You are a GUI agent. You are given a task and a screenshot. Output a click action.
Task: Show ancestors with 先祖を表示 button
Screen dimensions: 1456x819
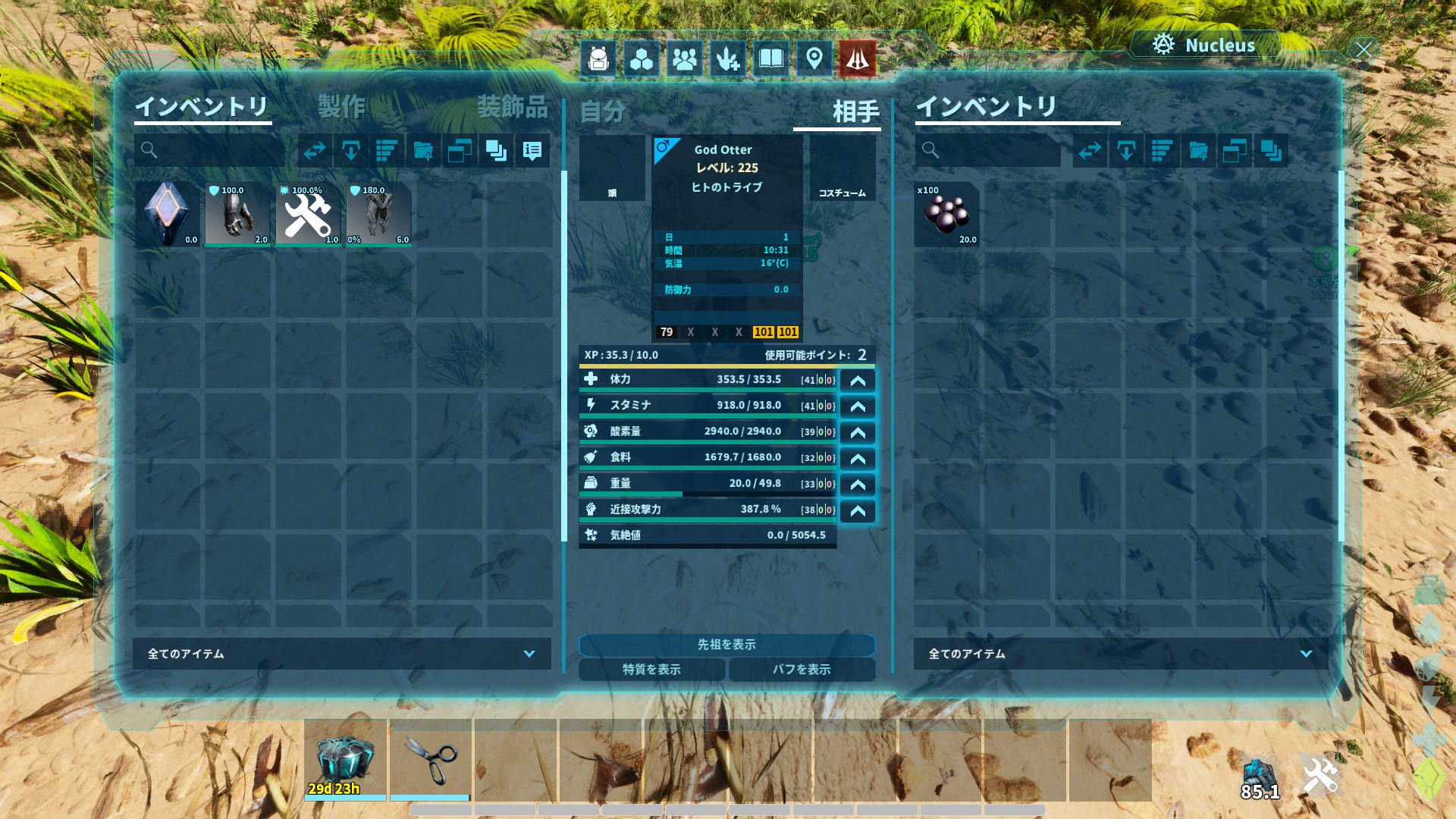tap(726, 645)
